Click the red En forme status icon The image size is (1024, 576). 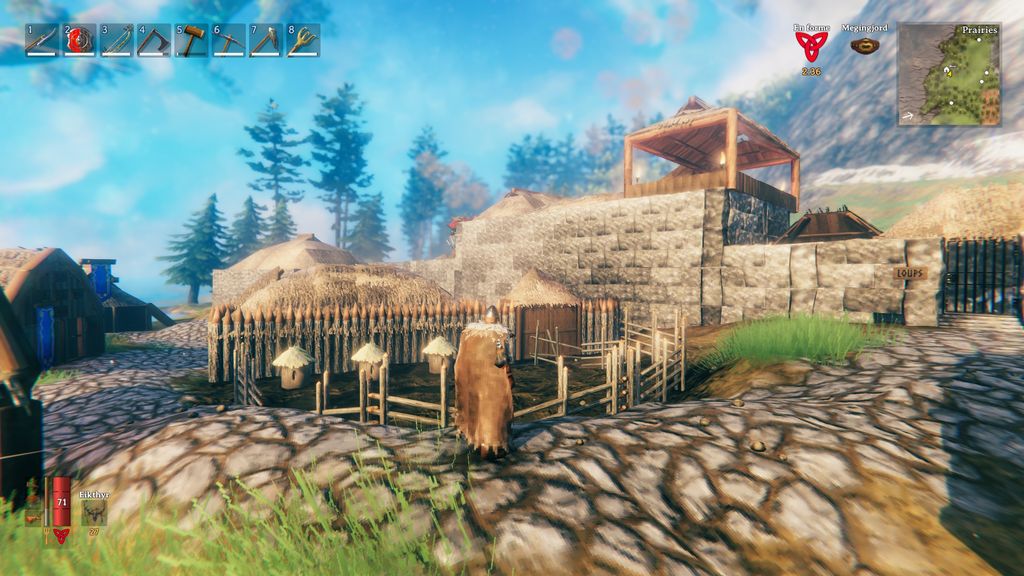pos(812,46)
